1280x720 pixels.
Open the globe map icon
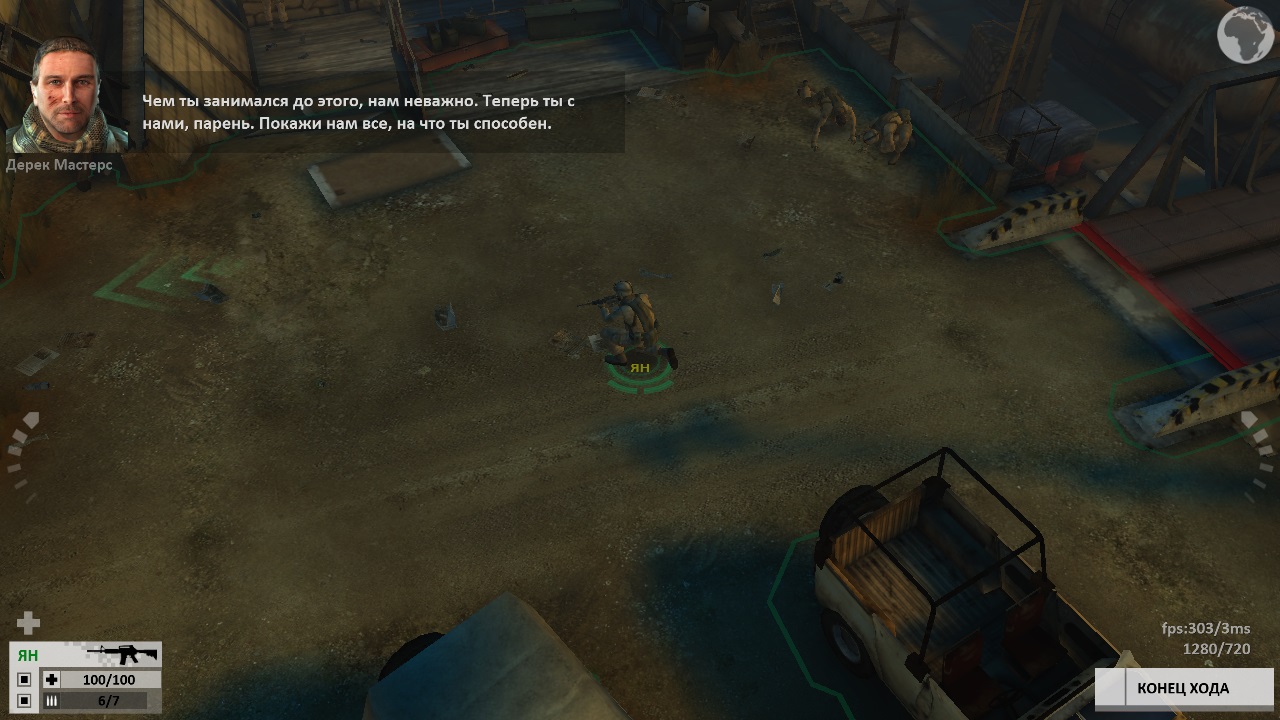point(1245,35)
